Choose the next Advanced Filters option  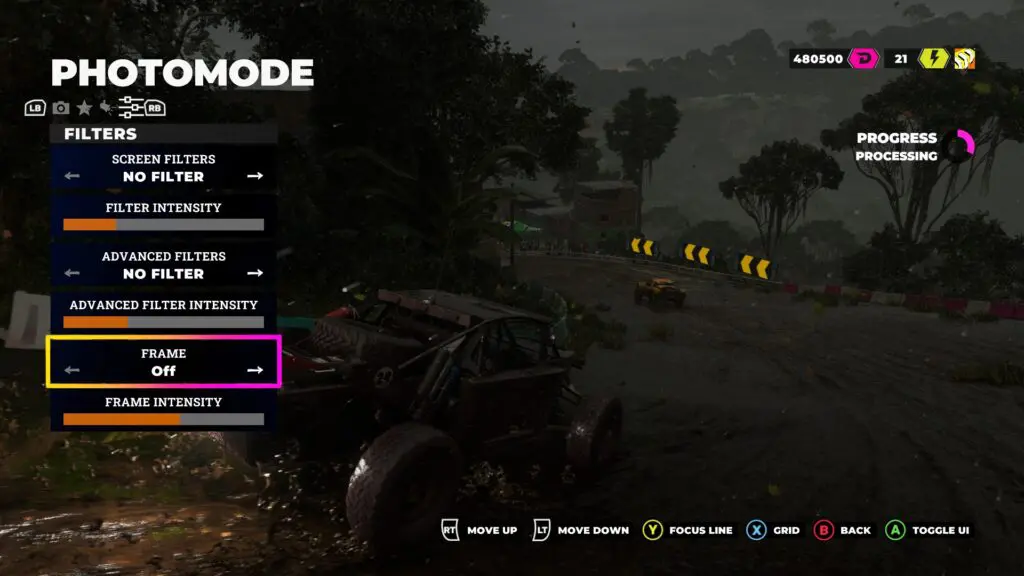[255, 273]
